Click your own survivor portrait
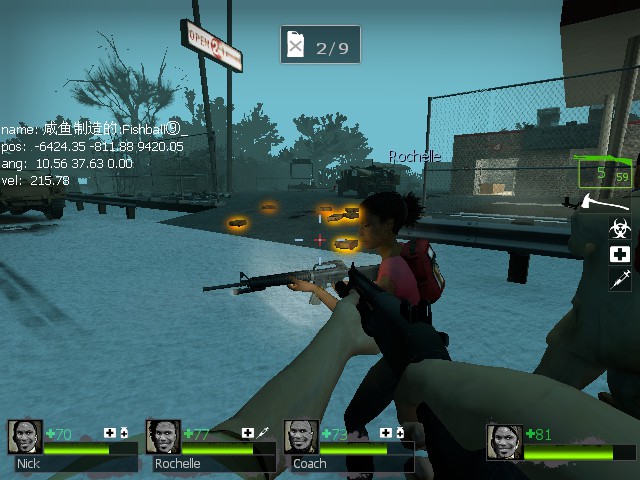This screenshot has height=480, width=640. [504, 442]
